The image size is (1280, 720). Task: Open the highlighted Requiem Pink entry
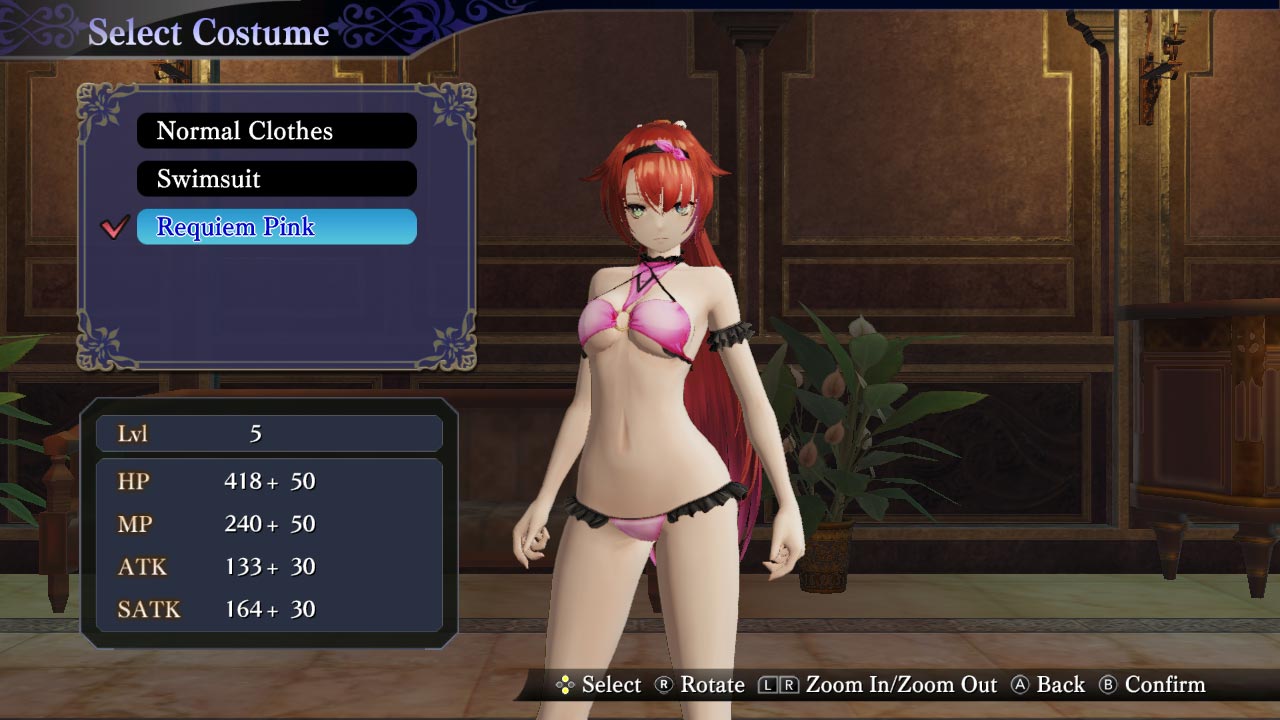coord(276,227)
